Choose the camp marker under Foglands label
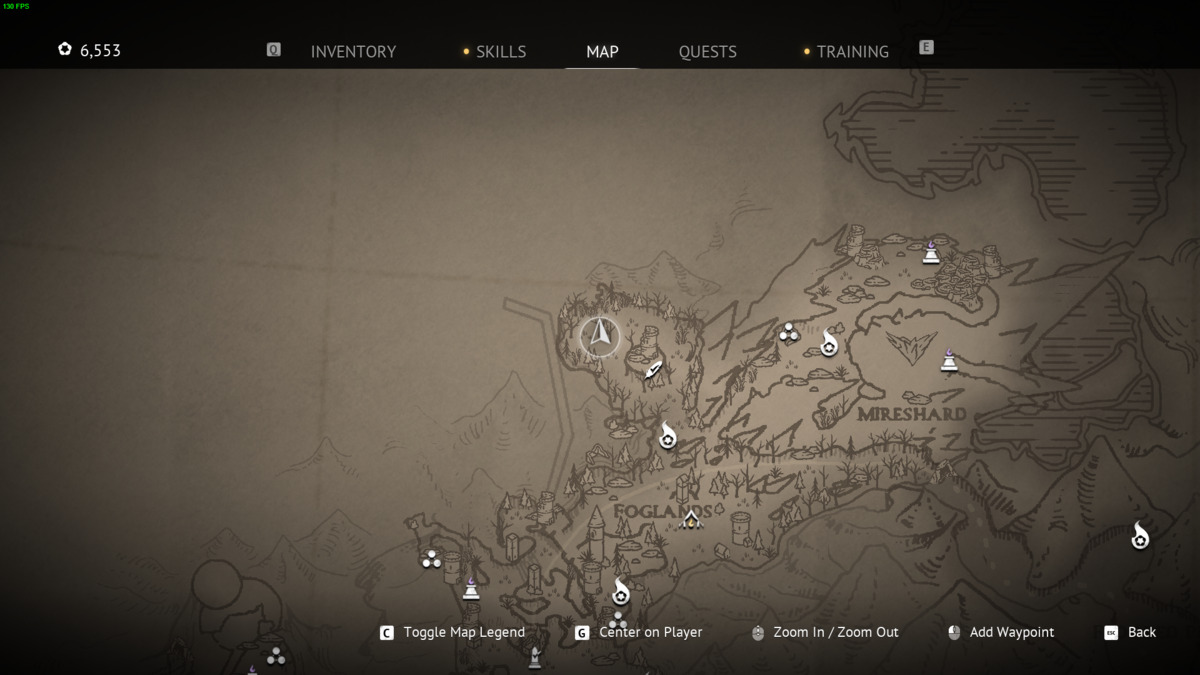 690,519
